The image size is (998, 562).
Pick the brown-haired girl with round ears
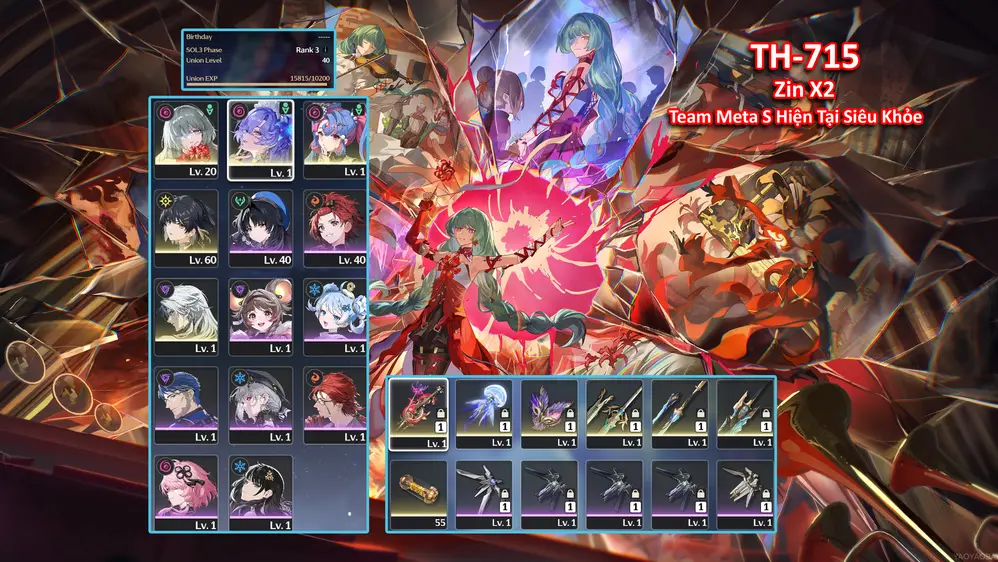pos(261,316)
